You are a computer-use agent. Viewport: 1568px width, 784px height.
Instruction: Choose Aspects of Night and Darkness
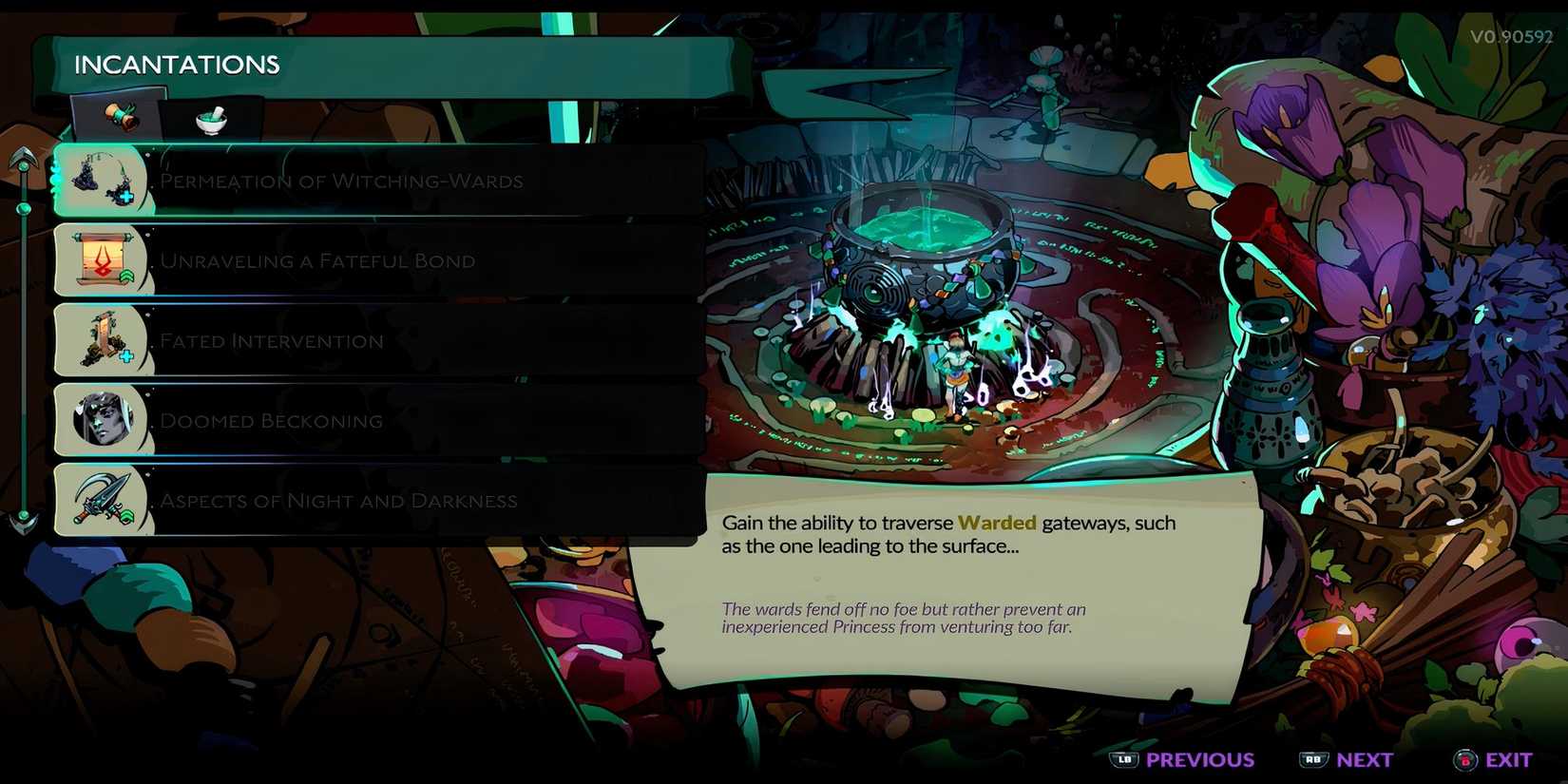coord(338,499)
